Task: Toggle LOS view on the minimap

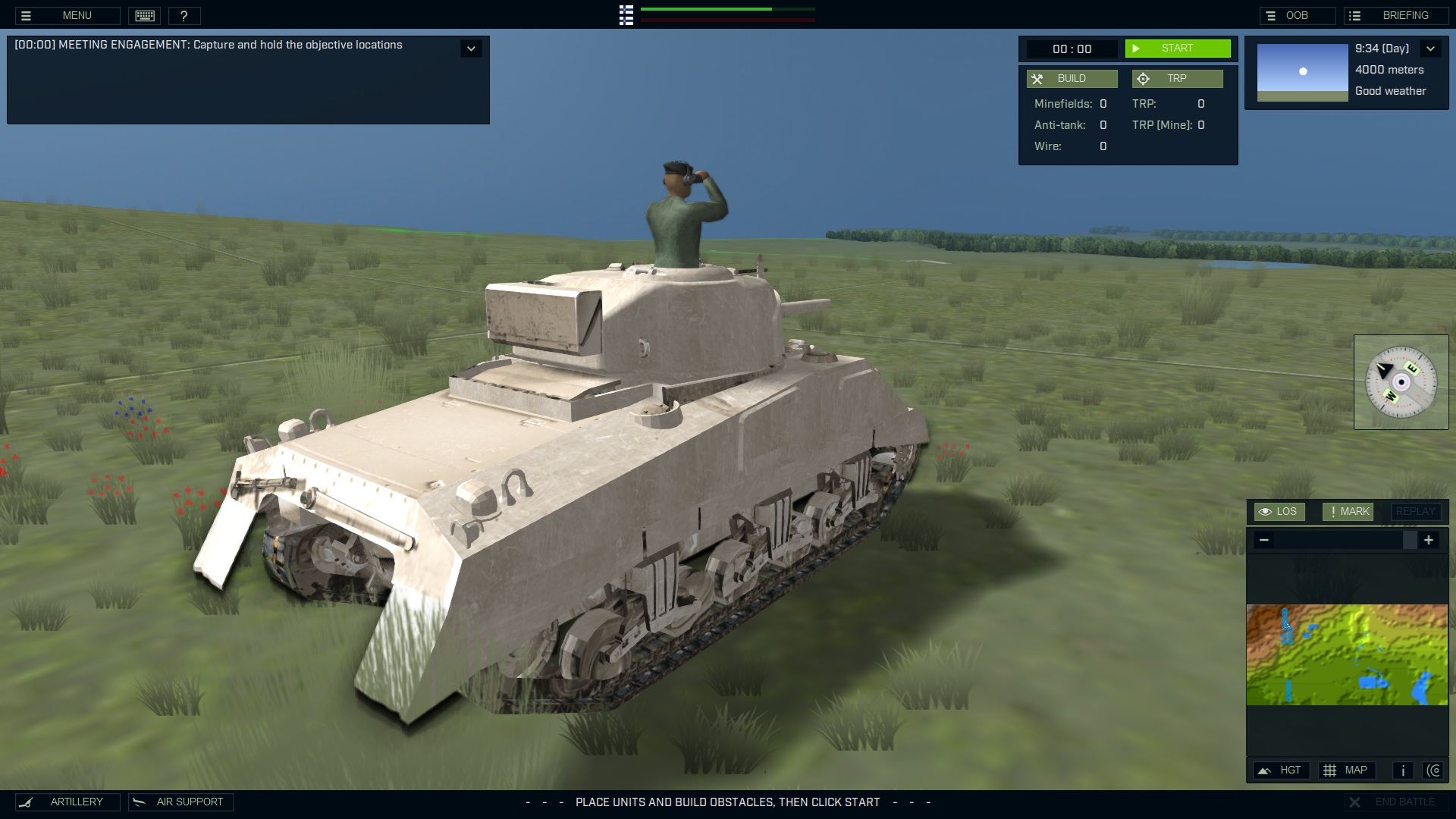Action: (1280, 511)
